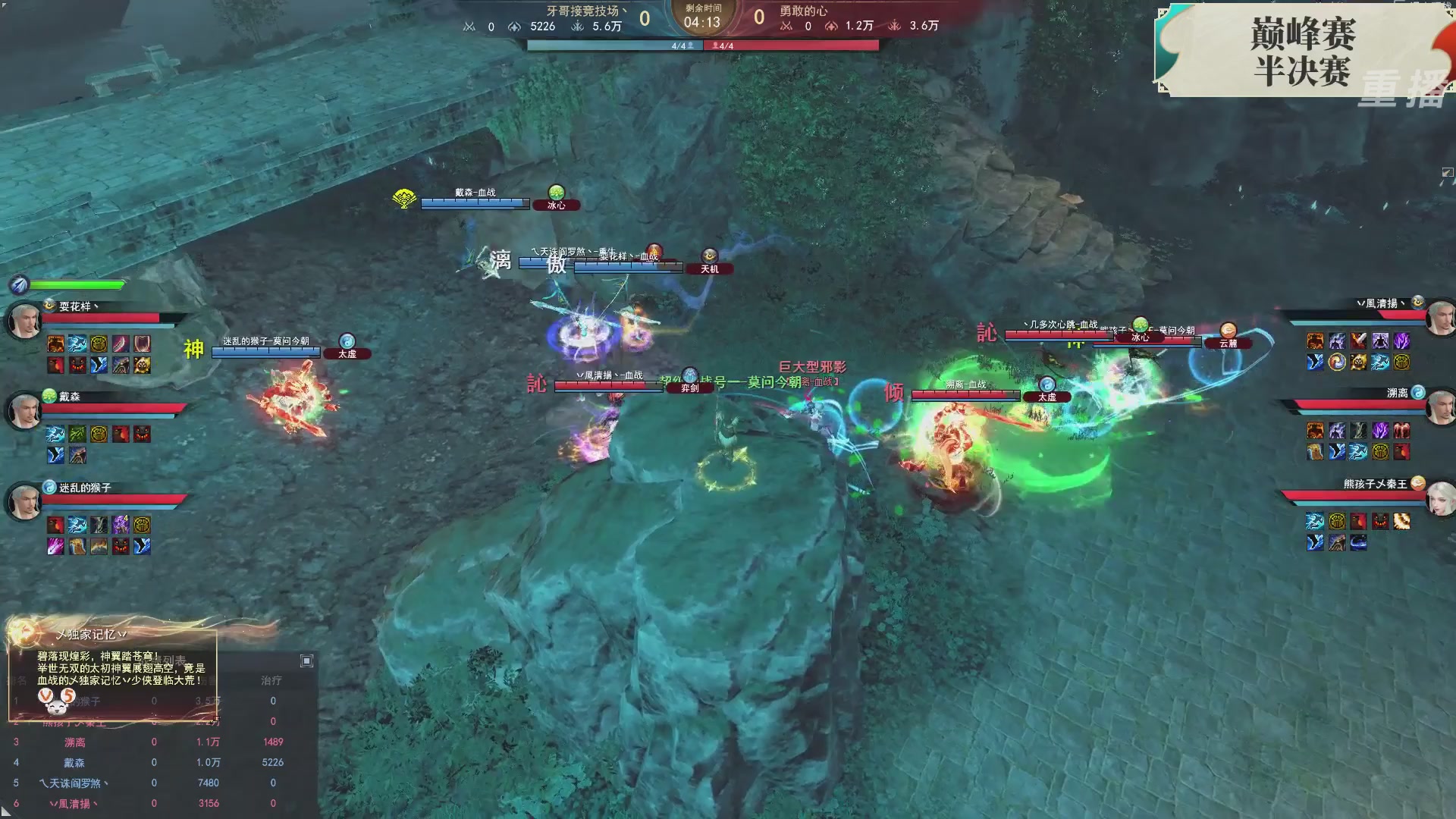
Task: Click the 弈剑 school icon in mid-battlefield
Action: (x=689, y=375)
